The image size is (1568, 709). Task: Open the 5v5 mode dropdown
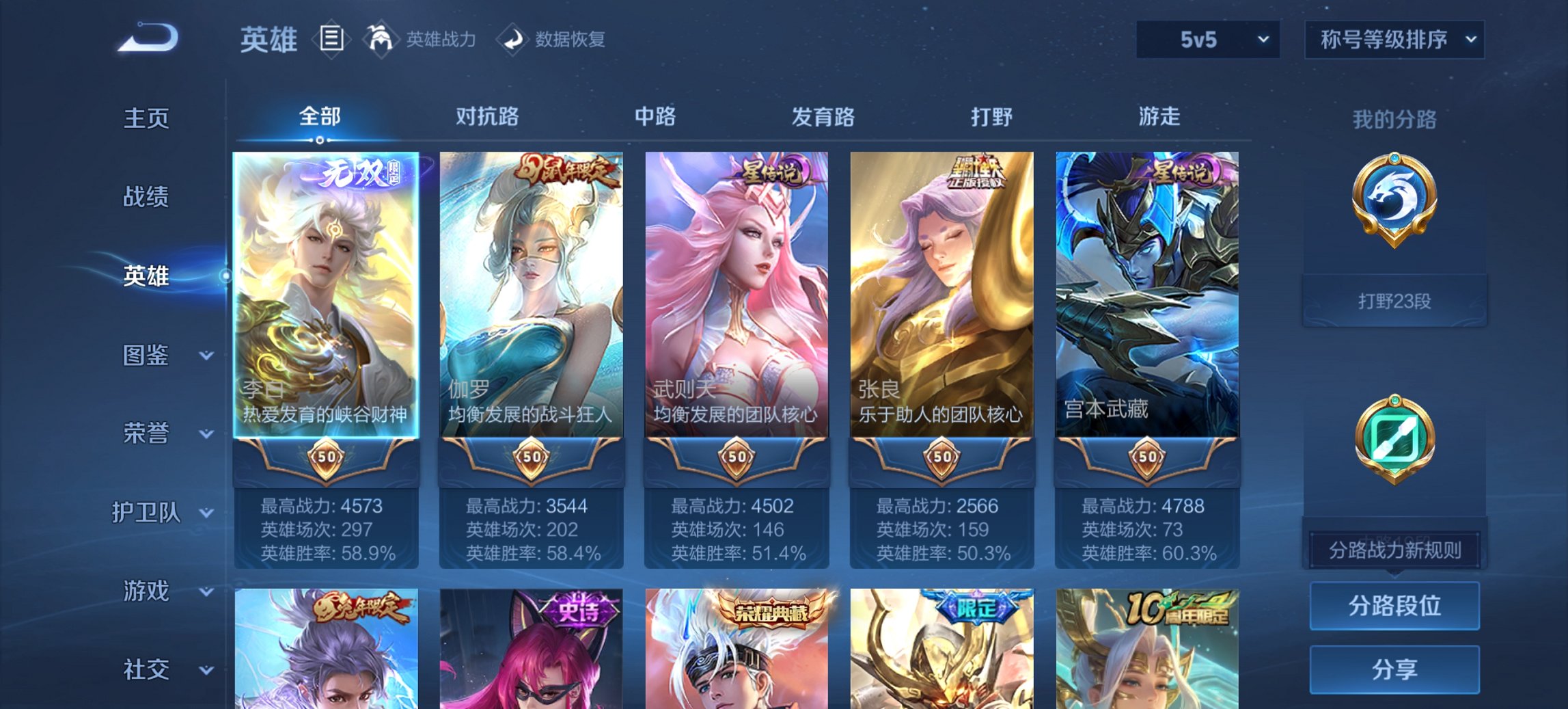click(1205, 40)
